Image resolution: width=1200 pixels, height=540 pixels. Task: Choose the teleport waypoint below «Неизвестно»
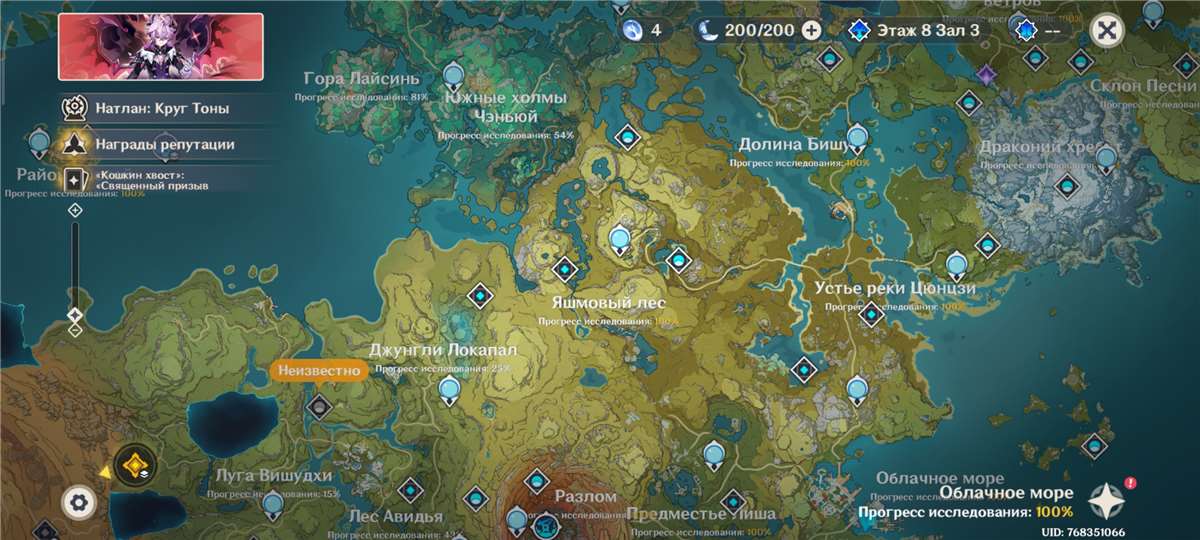[x=319, y=405]
